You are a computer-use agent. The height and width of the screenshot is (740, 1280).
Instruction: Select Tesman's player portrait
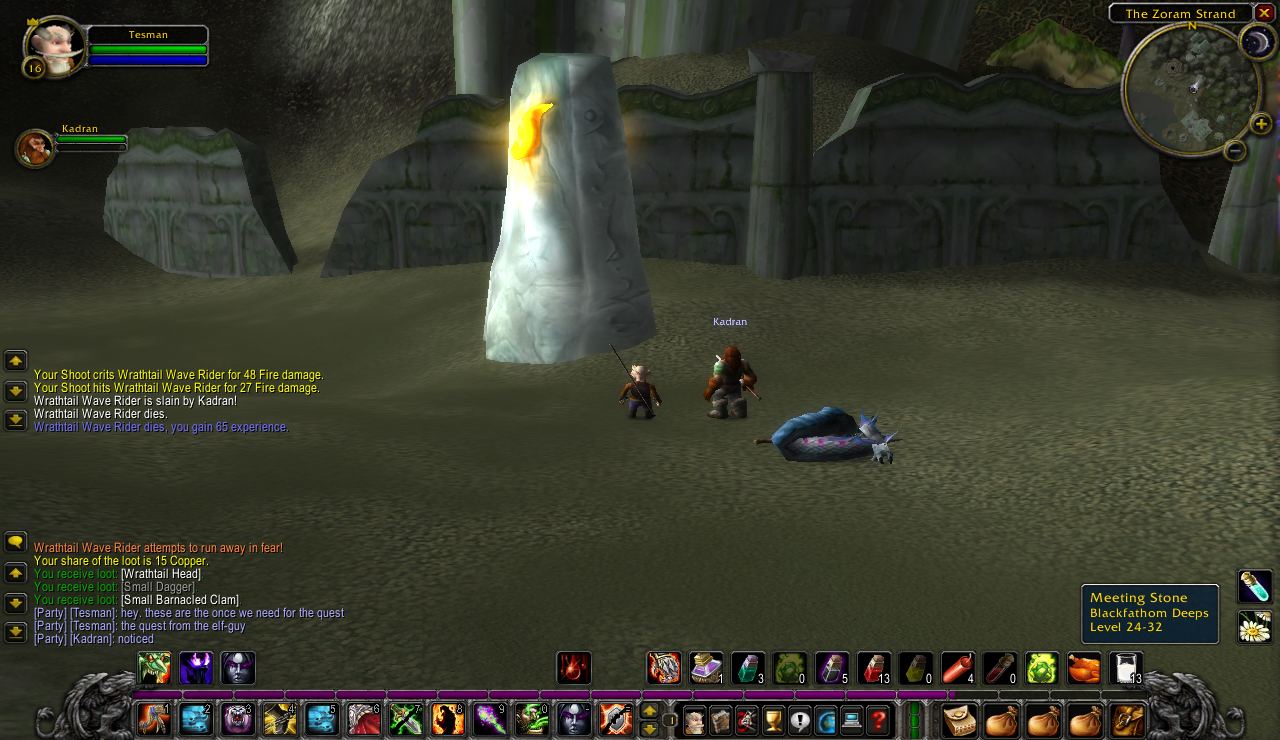(54, 45)
